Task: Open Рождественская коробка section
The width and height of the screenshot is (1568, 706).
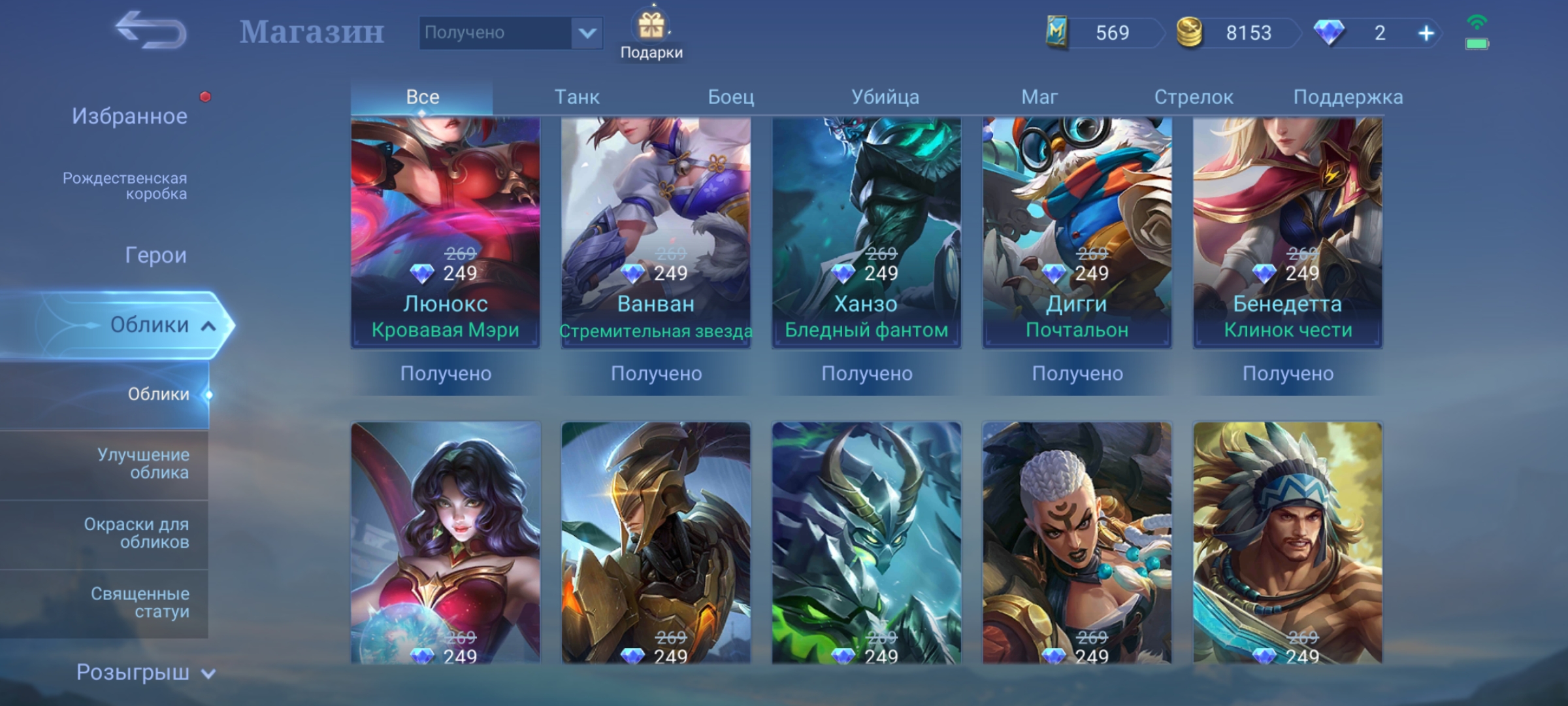Action: (x=125, y=186)
